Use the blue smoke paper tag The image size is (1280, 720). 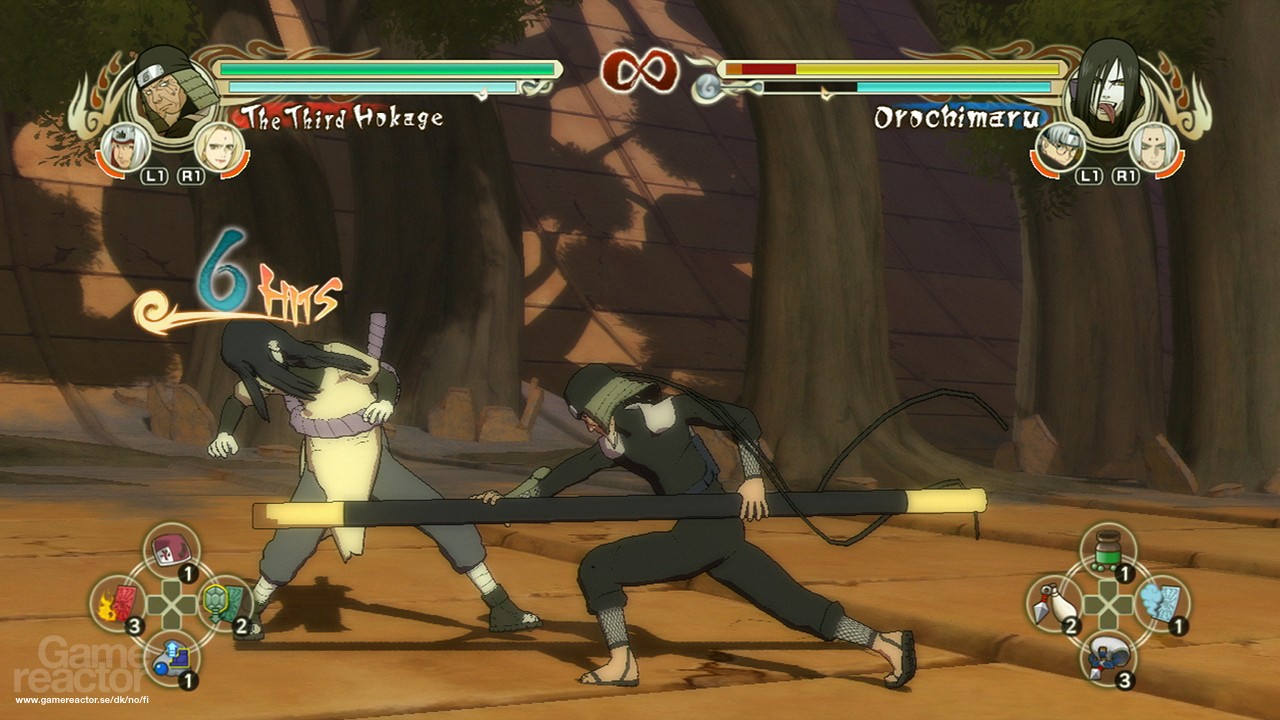(x=1160, y=603)
